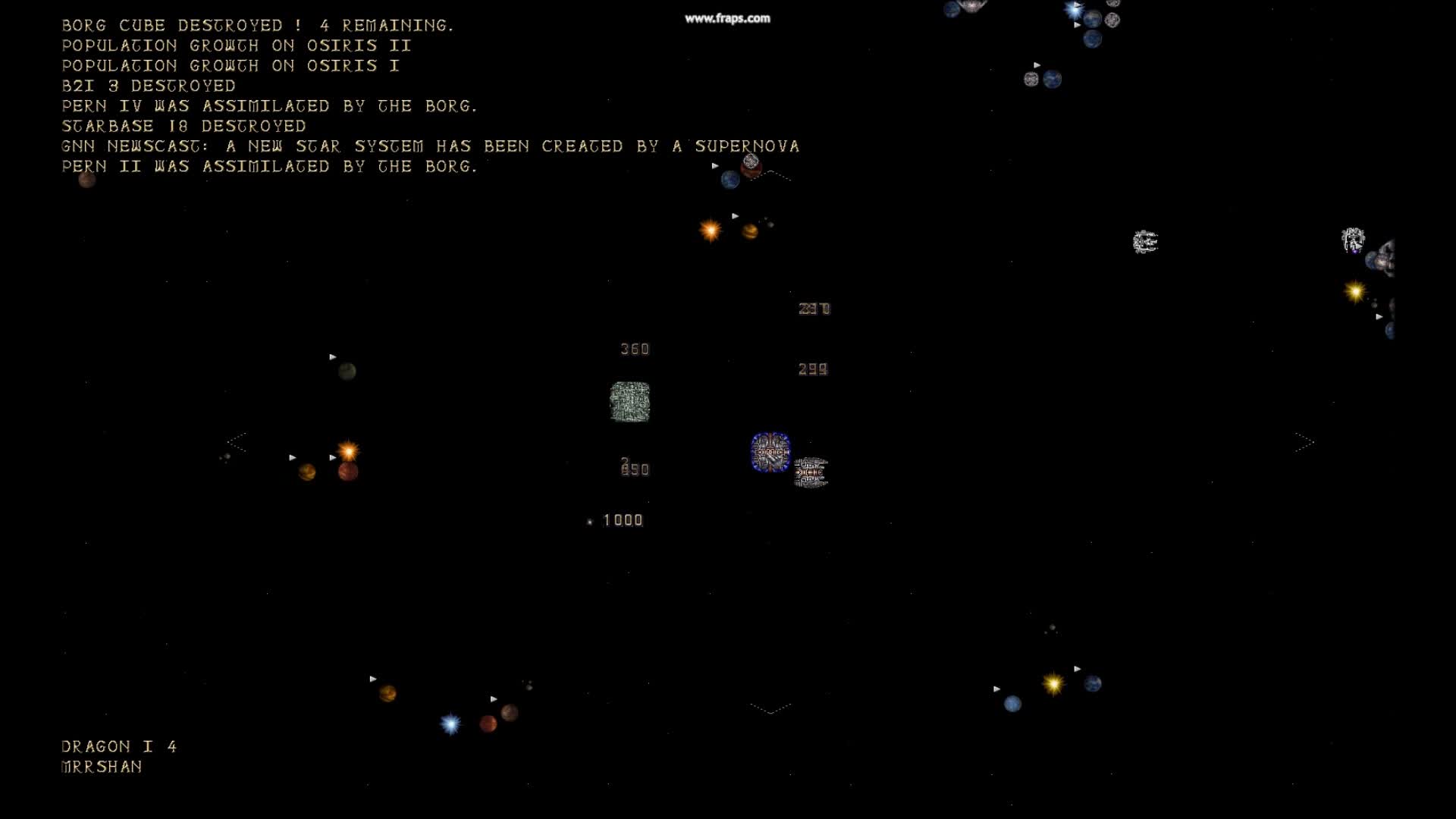Select the fleet arrow near the bottom-right blue planet

click(1078, 669)
